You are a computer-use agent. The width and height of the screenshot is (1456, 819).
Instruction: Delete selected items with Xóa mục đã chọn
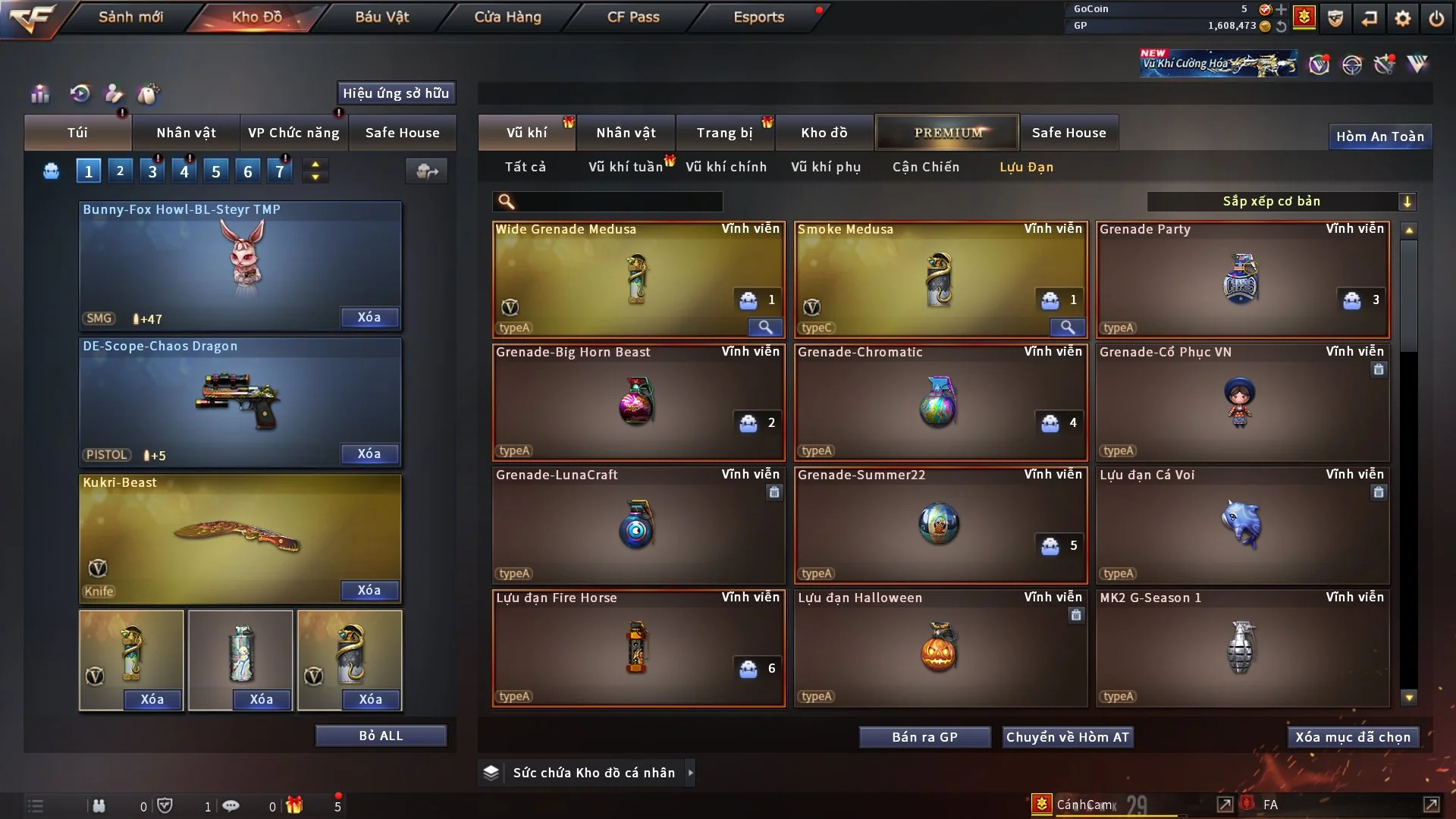click(1353, 737)
